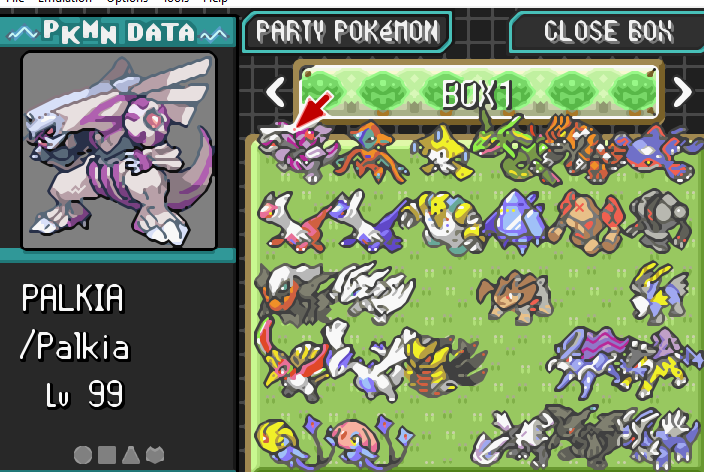
Task: Close the box with Close Box
Action: point(607,31)
